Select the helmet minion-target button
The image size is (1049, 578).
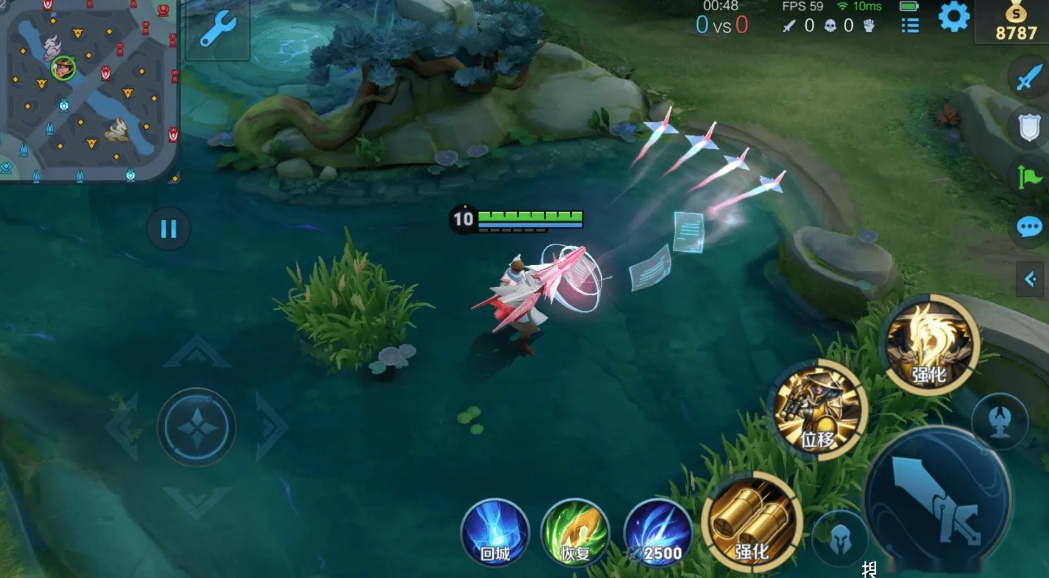(840, 538)
